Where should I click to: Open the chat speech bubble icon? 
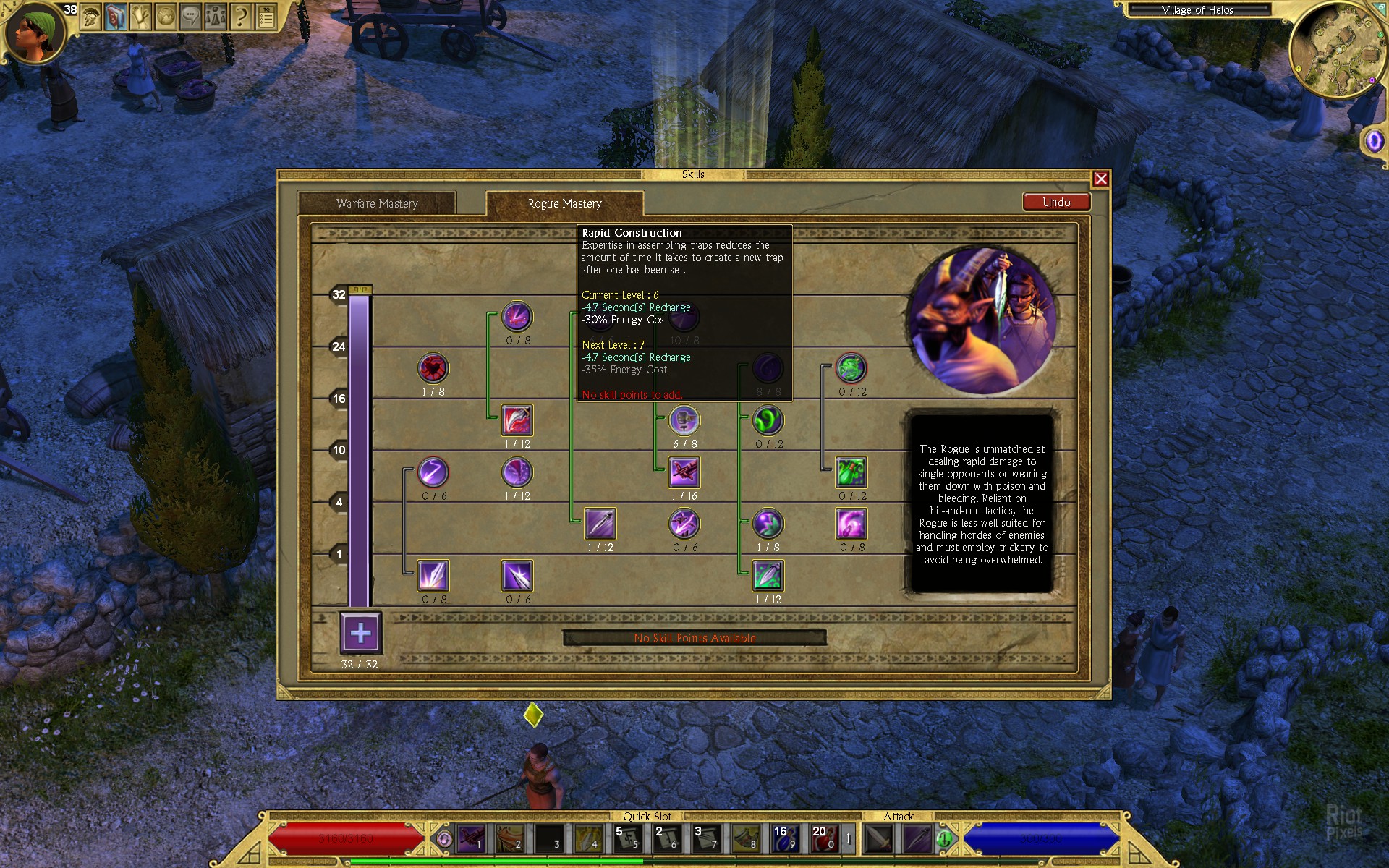pyautogui.click(x=190, y=16)
